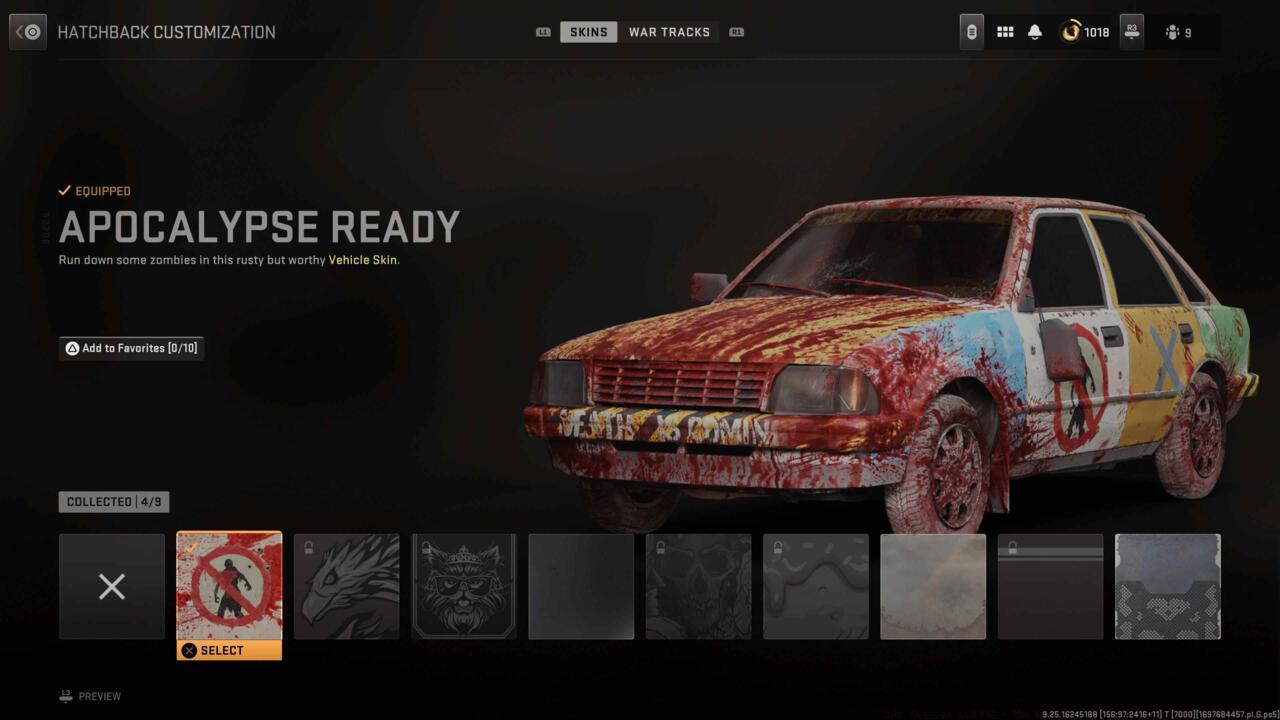This screenshot has height=720, width=1280.
Task: Click the Hatchback Customization title
Action: click(x=166, y=31)
